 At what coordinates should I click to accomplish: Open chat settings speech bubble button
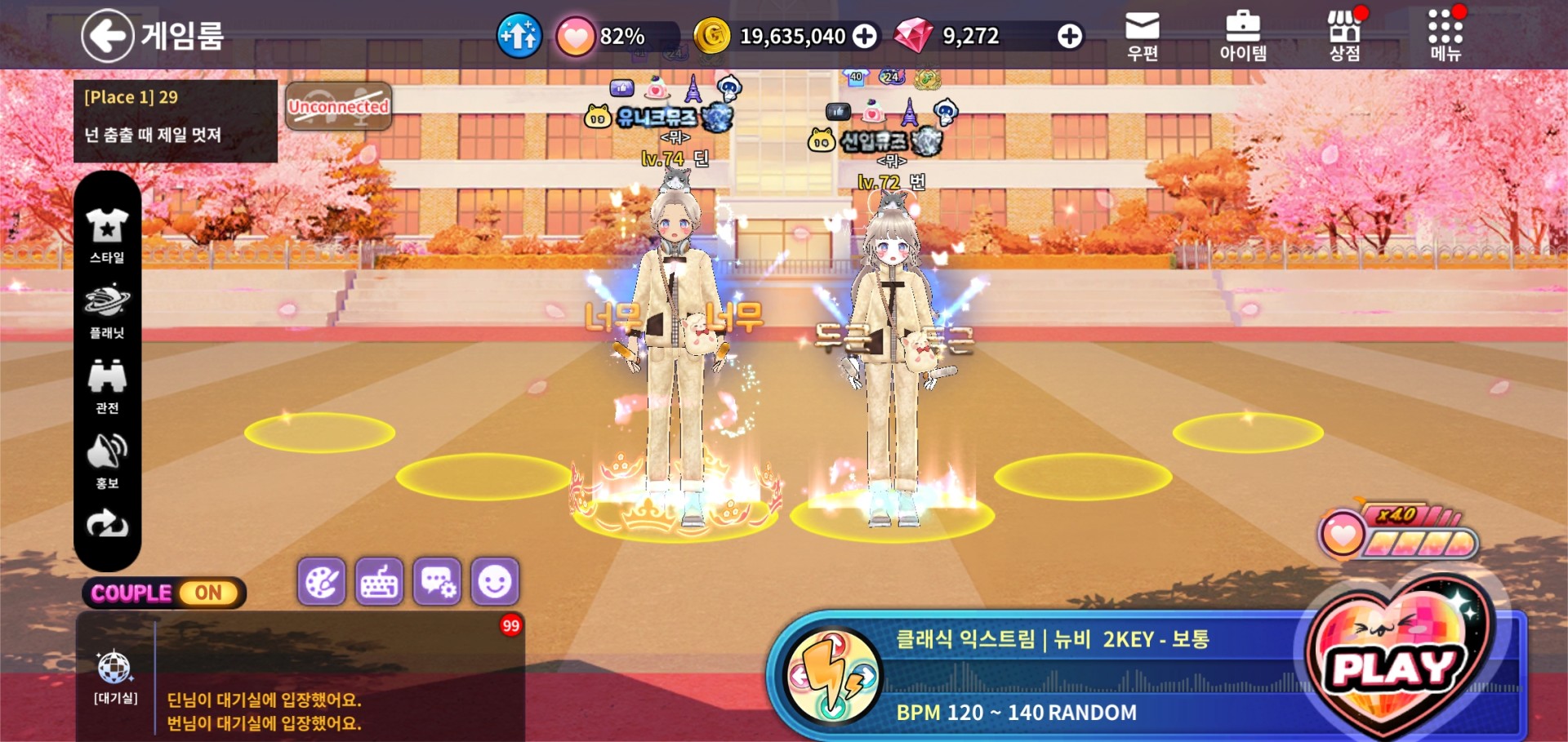click(x=437, y=582)
